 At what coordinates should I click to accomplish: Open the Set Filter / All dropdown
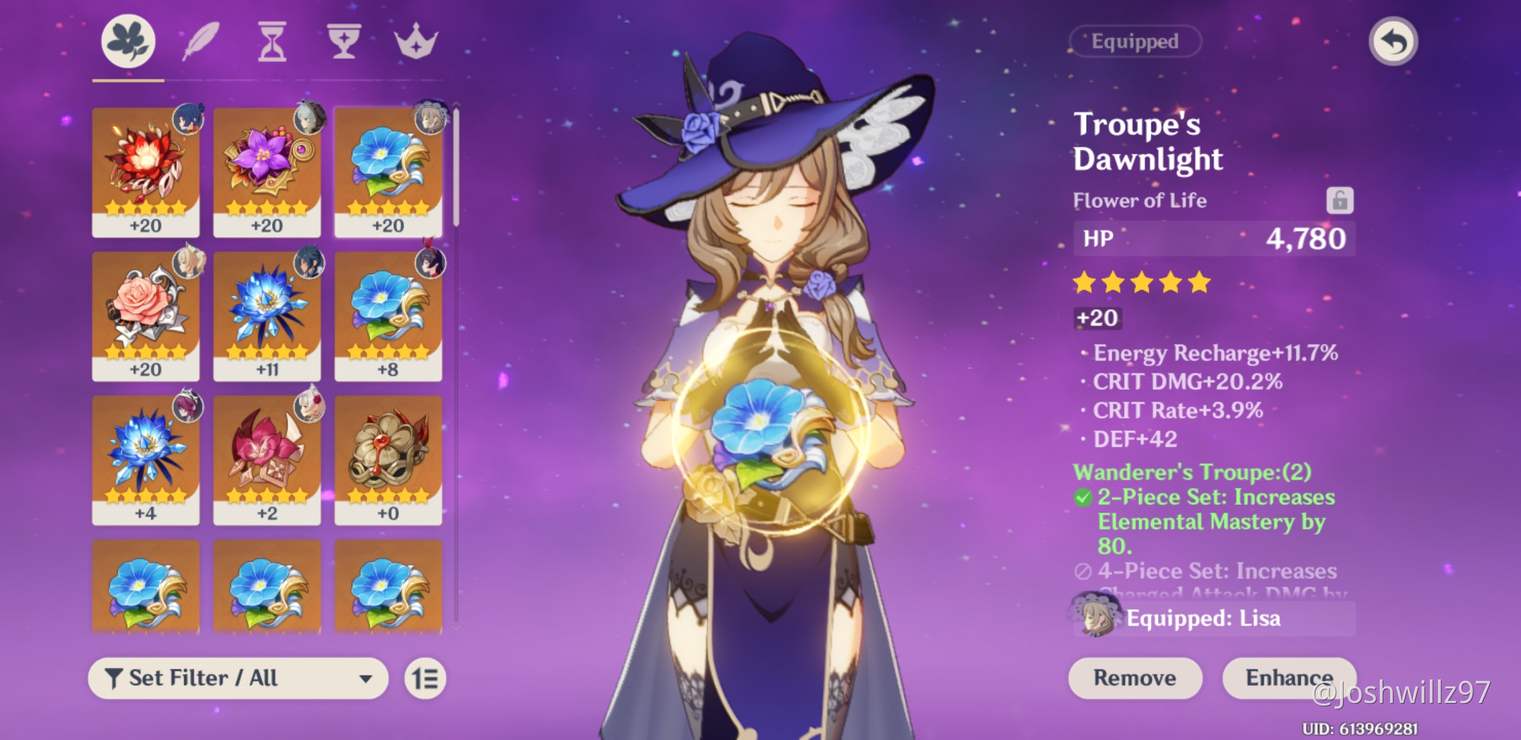[237, 678]
